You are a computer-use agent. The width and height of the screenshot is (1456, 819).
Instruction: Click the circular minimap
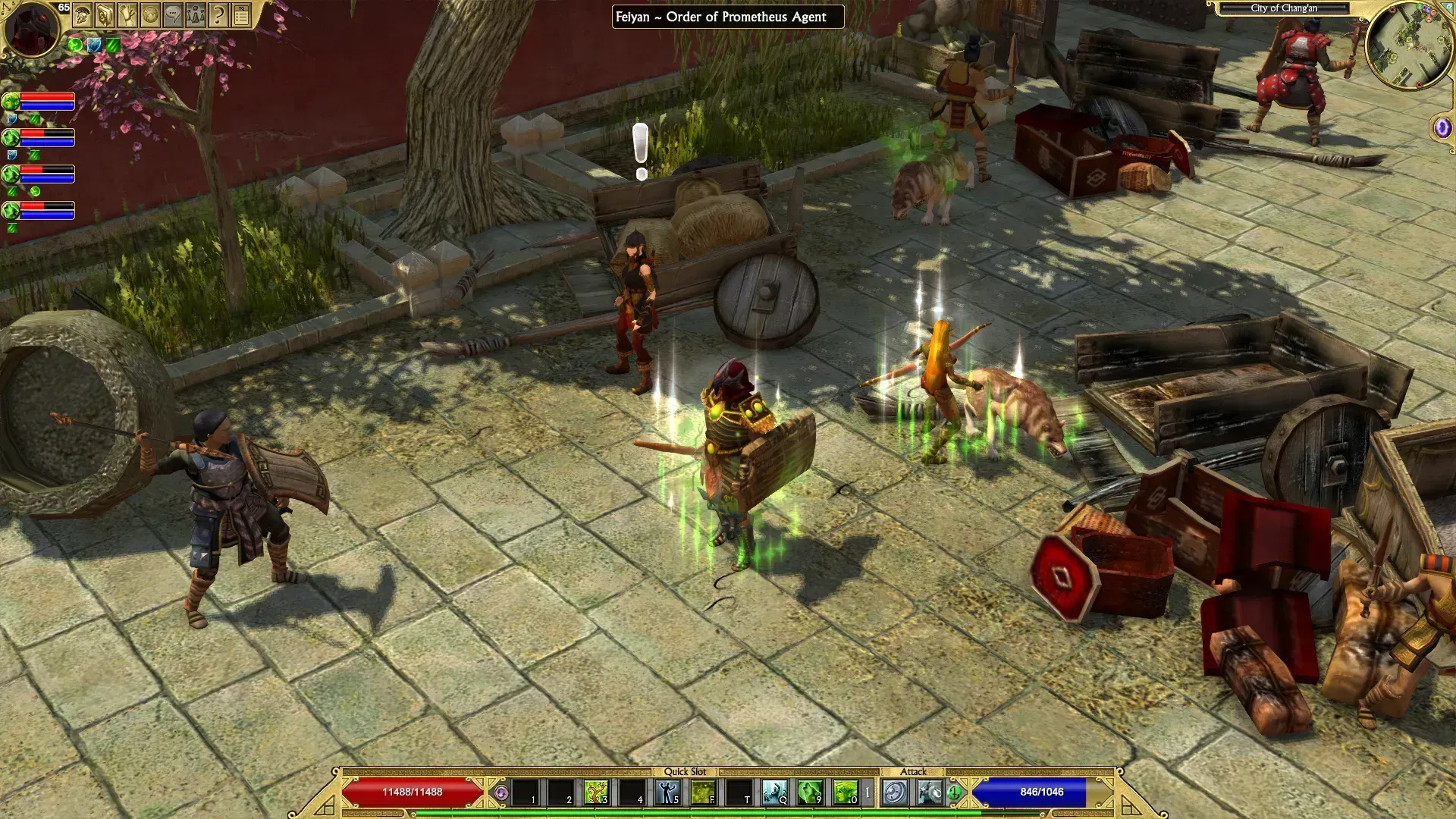[1409, 45]
